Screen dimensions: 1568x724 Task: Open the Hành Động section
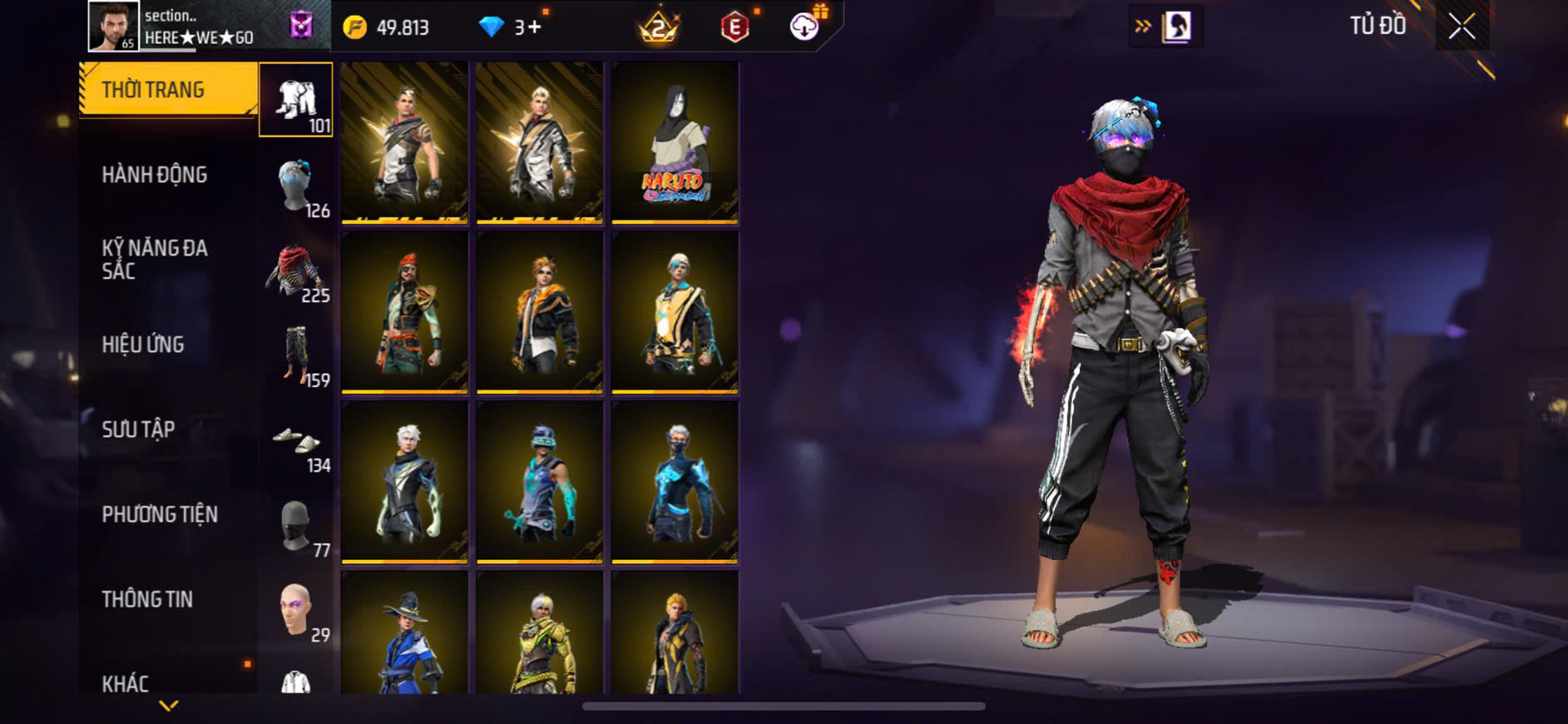tap(155, 175)
